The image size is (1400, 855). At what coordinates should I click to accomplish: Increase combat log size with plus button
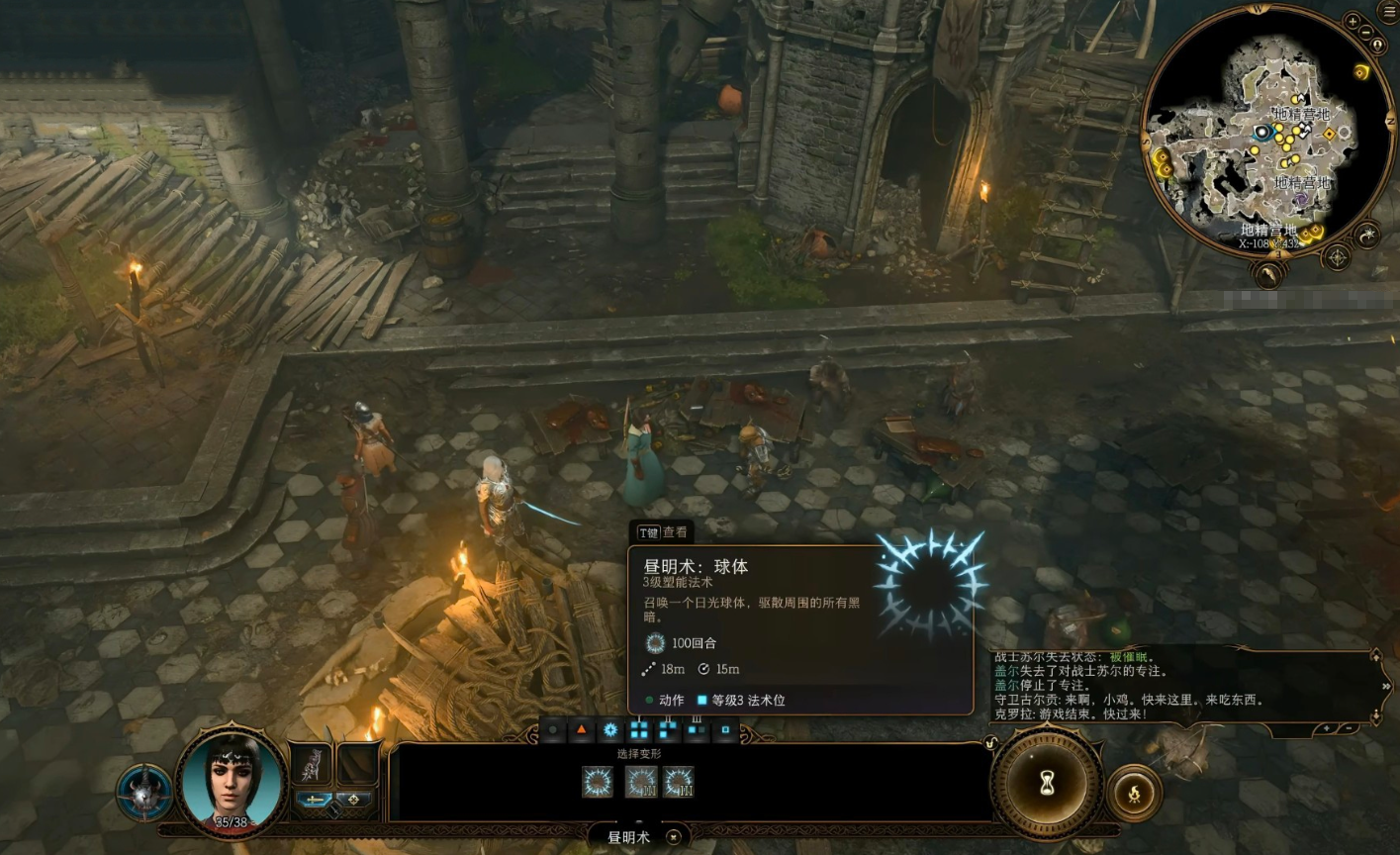(1327, 728)
